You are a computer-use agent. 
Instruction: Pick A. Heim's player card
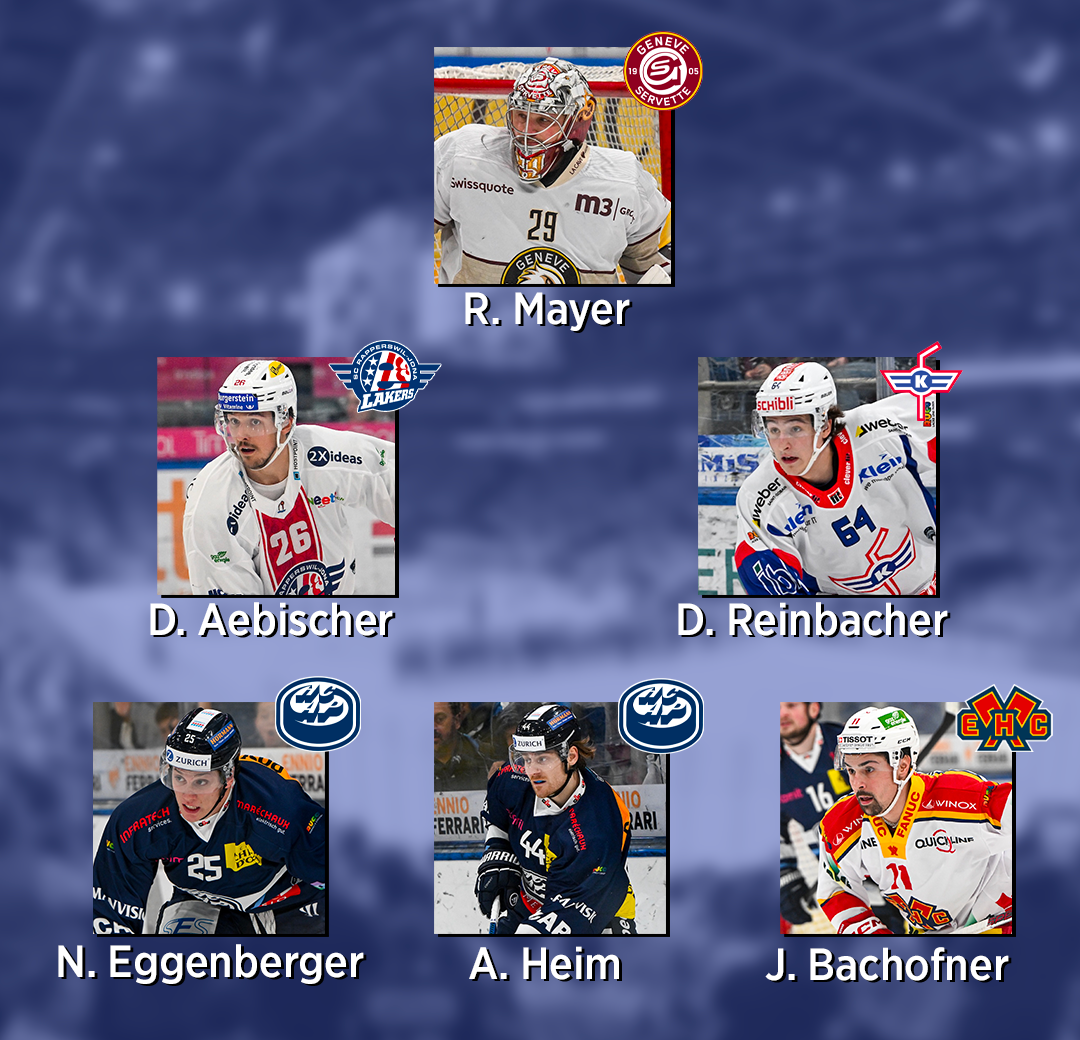tap(550, 820)
